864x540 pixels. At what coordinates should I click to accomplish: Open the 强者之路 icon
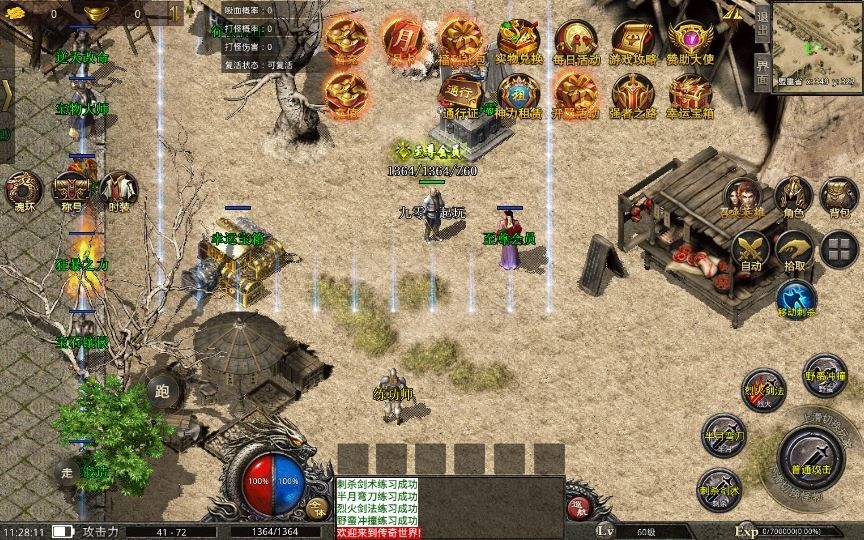click(633, 95)
